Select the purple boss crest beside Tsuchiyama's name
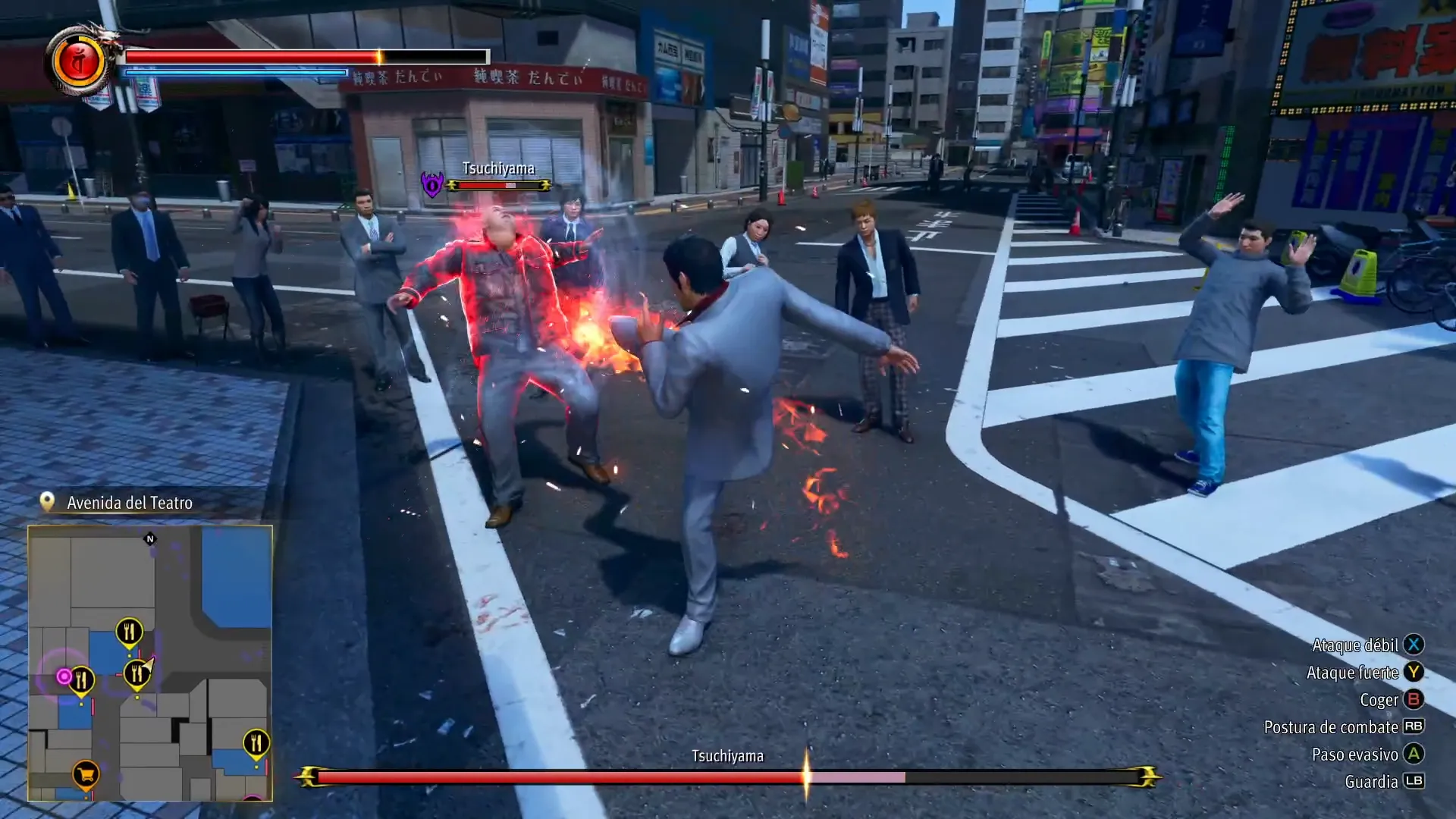 coord(431,183)
